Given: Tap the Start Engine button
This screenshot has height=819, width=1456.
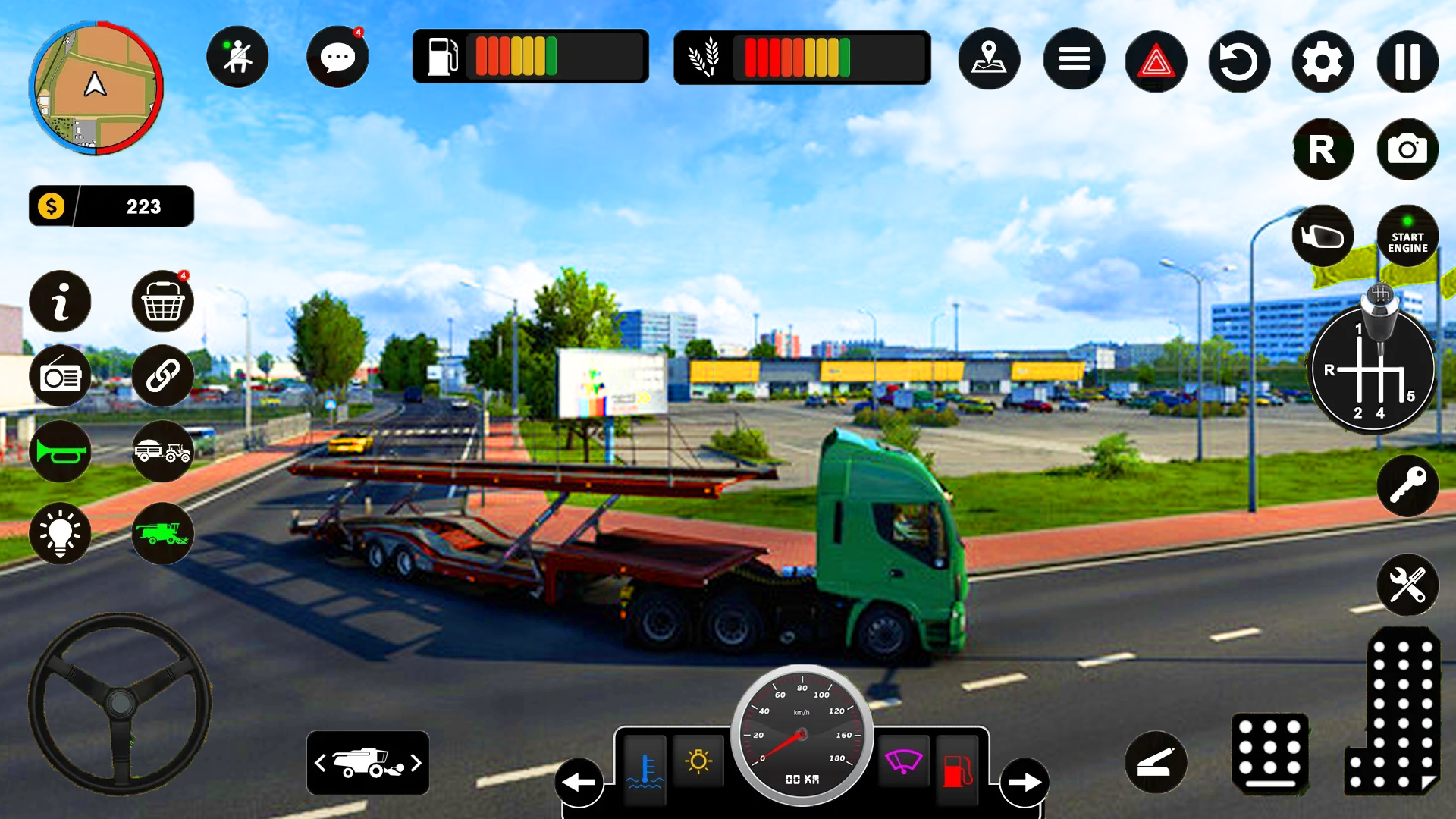Looking at the screenshot, I should tap(1407, 237).
